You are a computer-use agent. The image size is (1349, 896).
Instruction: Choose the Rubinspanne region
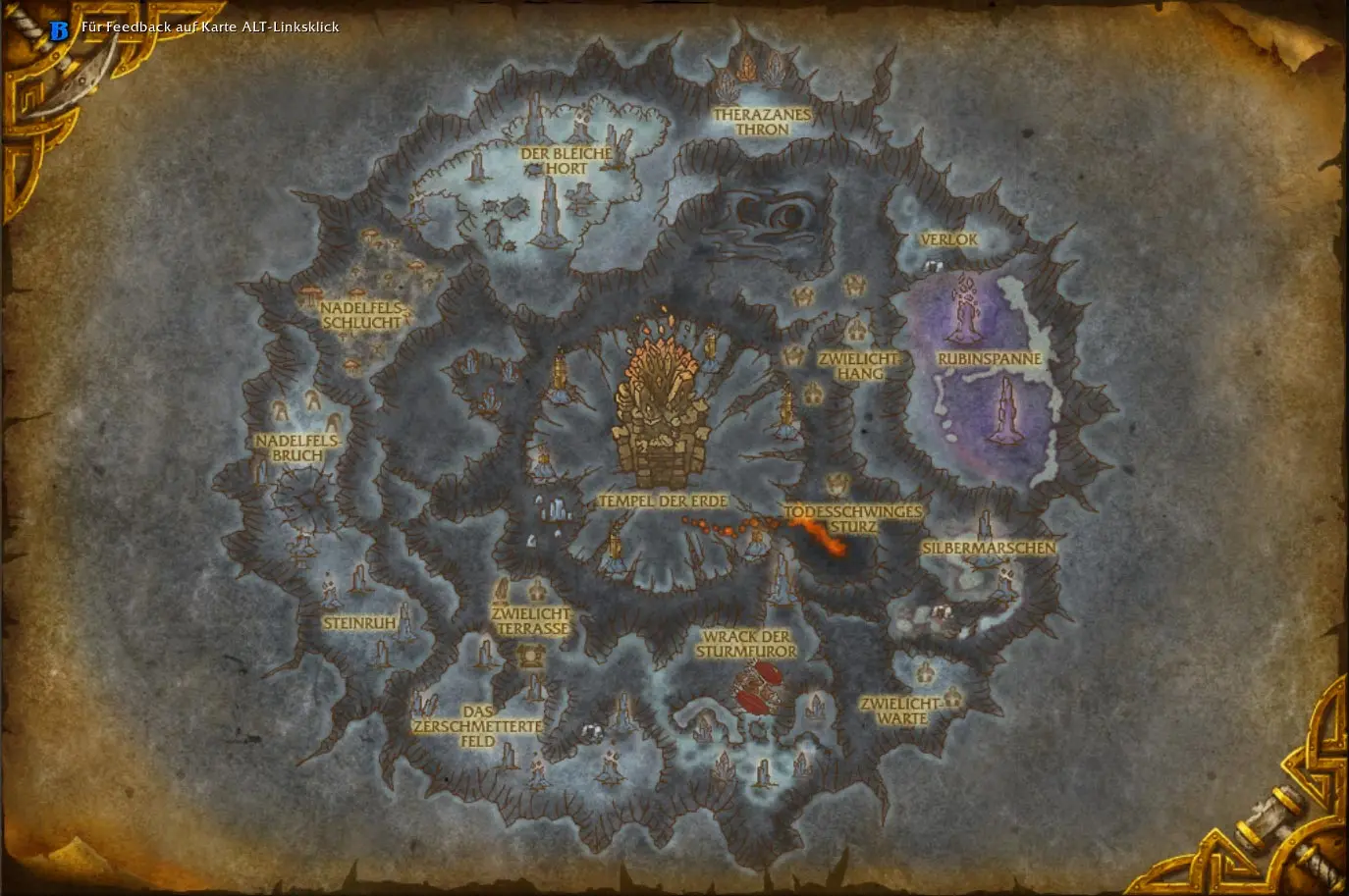pos(989,359)
